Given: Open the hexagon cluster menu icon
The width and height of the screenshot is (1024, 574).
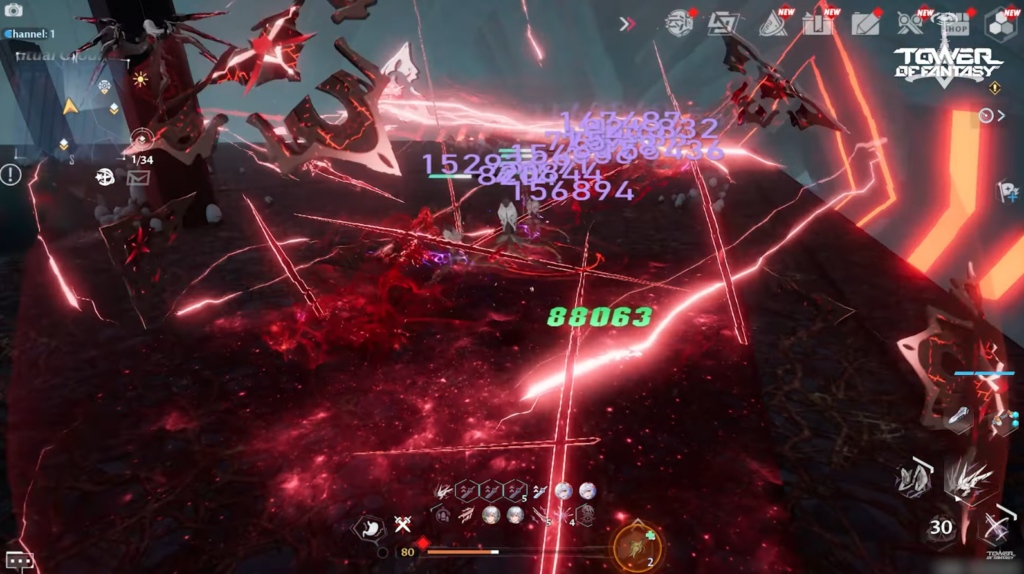Looking at the screenshot, I should [x=1001, y=24].
